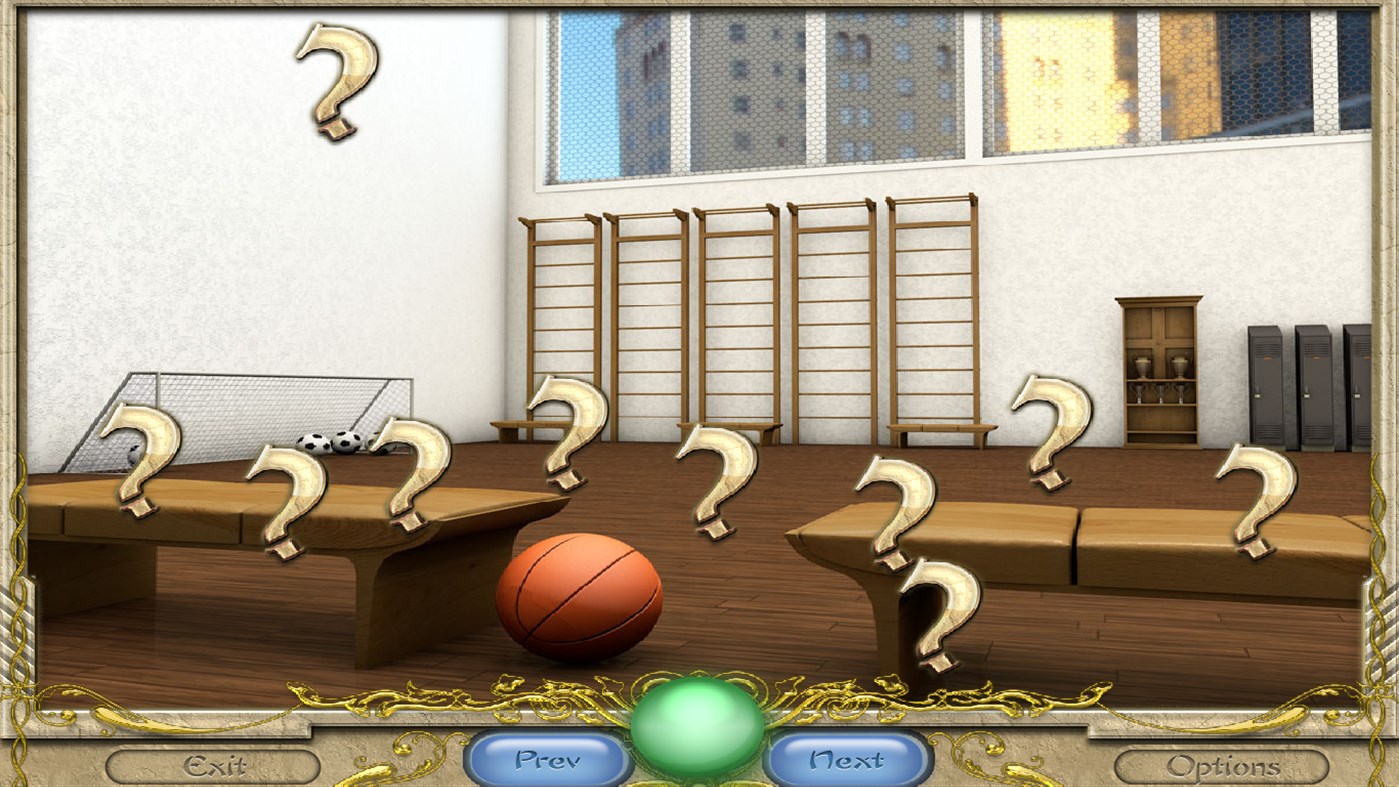Click the question mark left of the soccer goal
Image resolution: width=1399 pixels, height=787 pixels.
click(140, 458)
